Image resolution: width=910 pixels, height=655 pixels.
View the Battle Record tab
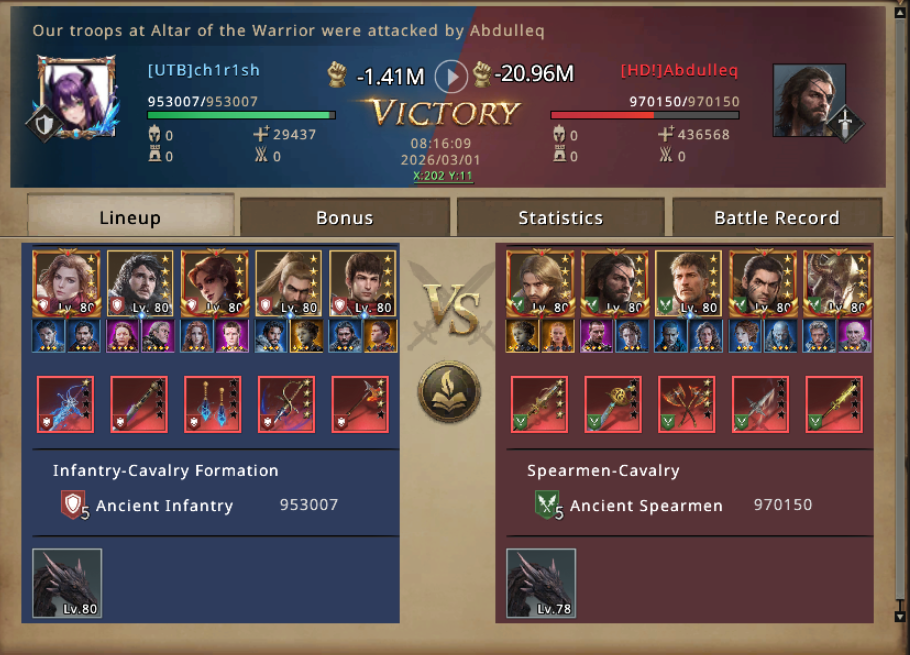coord(776,217)
